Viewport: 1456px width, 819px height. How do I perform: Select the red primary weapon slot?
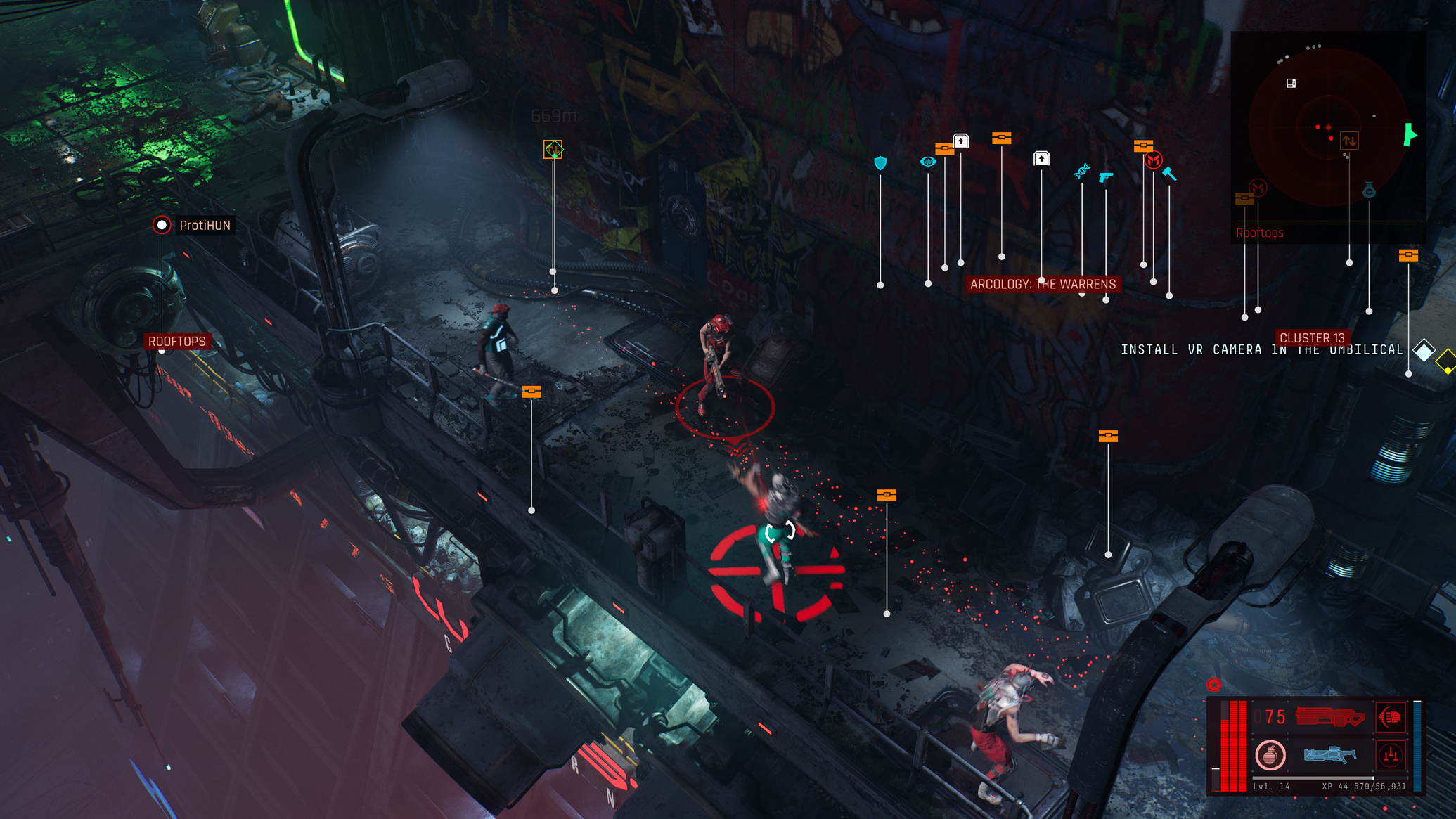click(1329, 717)
